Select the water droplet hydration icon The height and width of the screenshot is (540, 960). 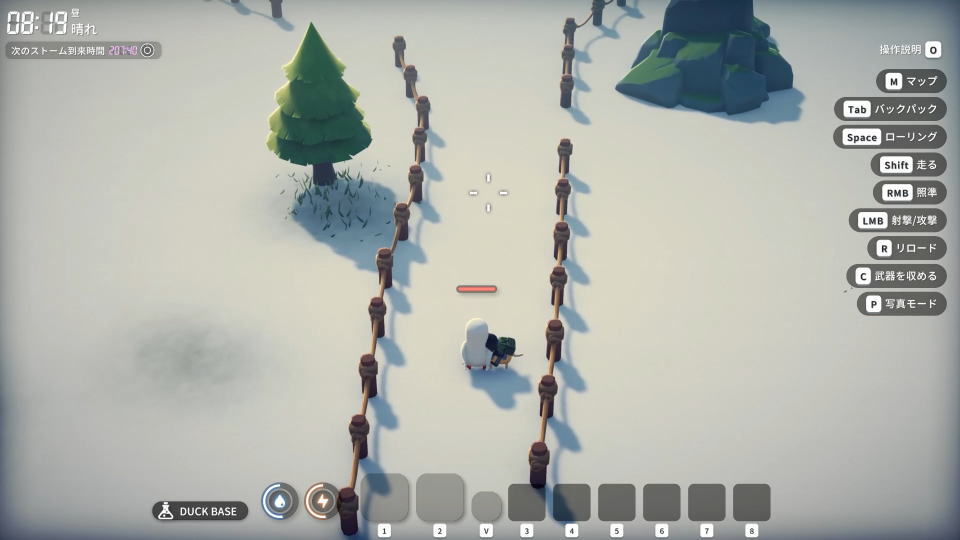(280, 500)
